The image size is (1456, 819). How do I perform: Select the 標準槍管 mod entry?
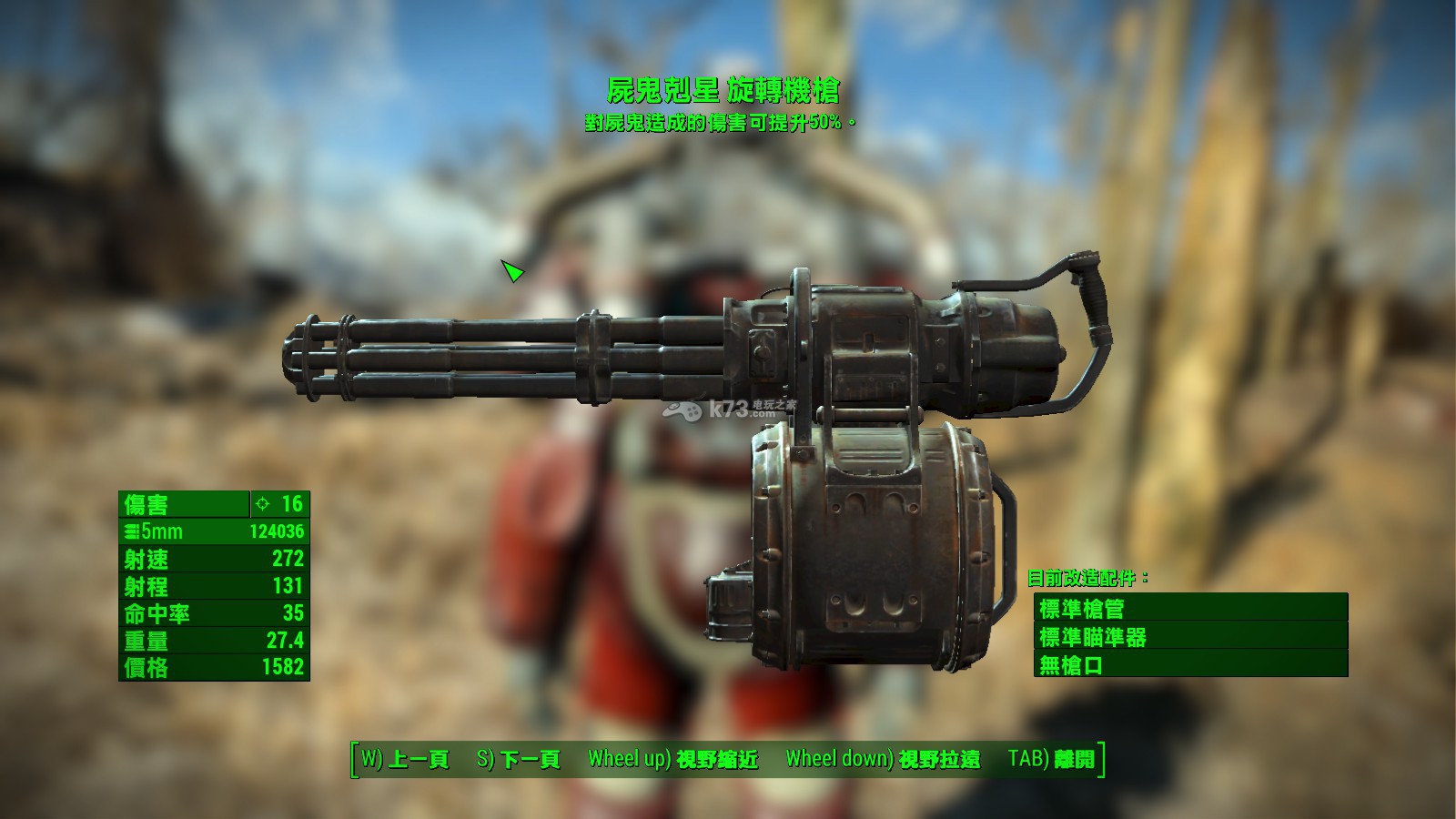[x=1190, y=608]
